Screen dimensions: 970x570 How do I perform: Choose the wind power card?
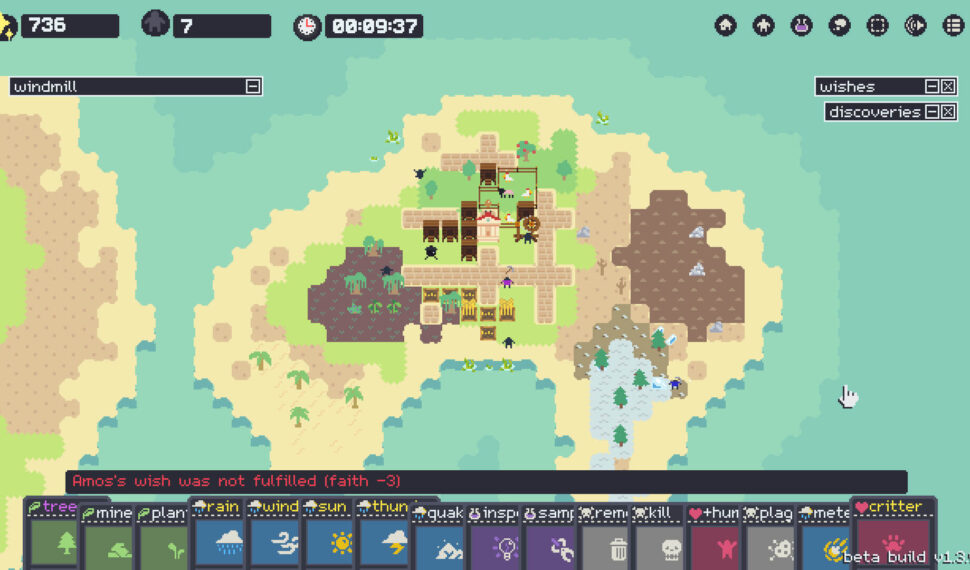pyautogui.click(x=273, y=540)
